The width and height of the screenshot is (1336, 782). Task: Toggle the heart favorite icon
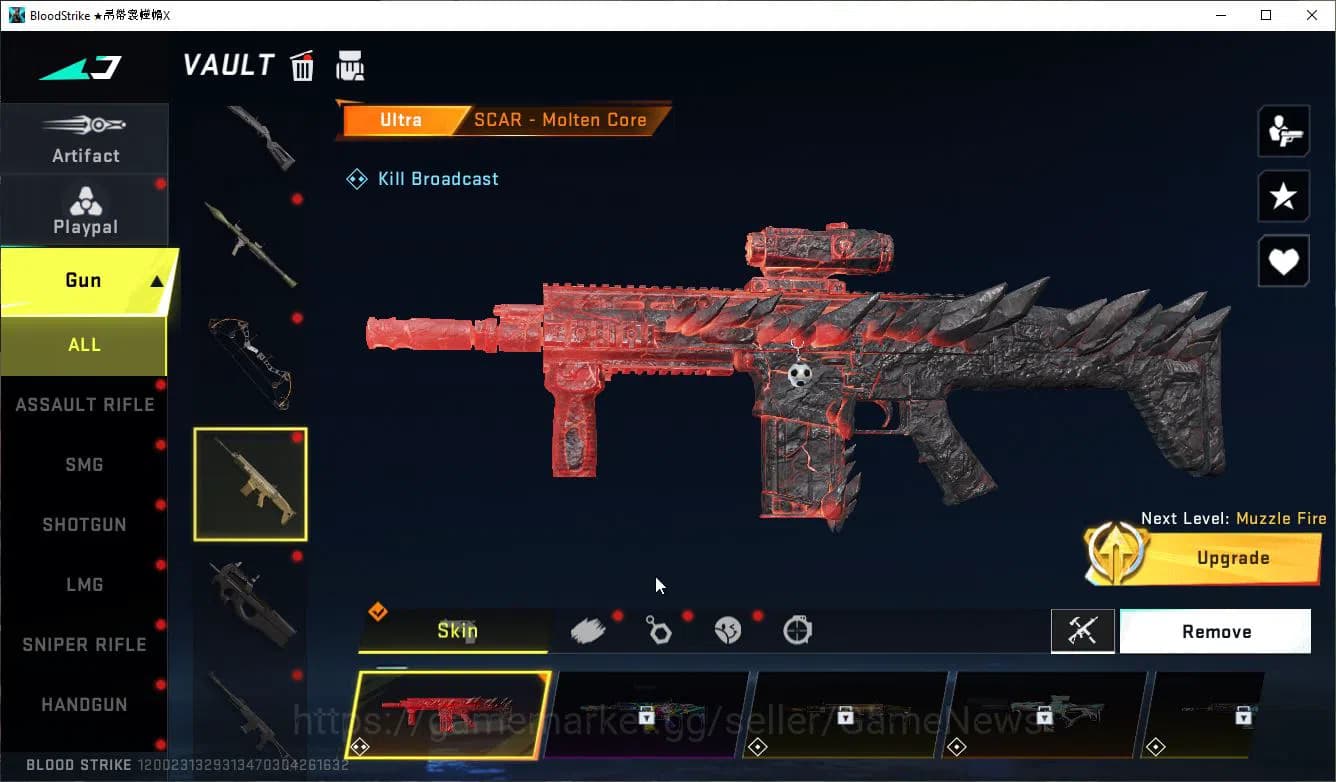(1283, 261)
